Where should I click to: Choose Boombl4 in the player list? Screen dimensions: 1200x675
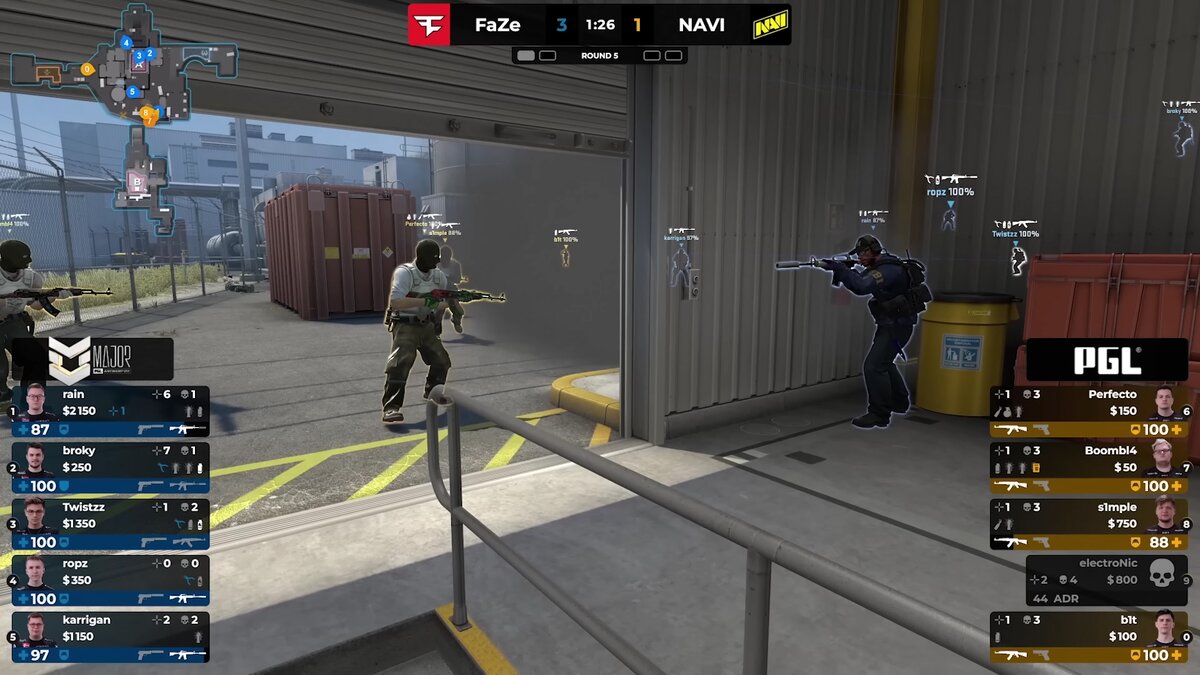[1089, 467]
